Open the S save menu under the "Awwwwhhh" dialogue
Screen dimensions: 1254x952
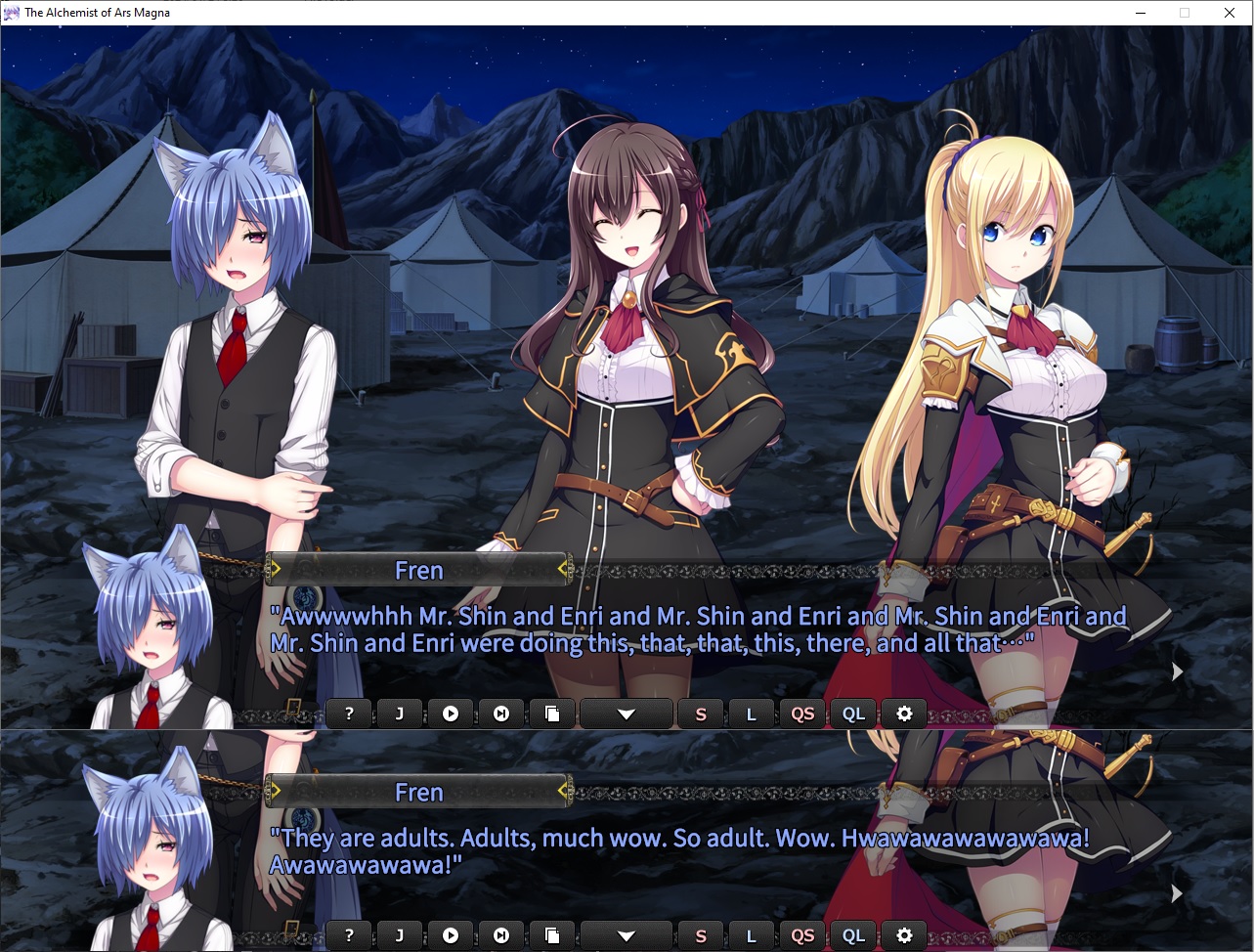(701, 714)
